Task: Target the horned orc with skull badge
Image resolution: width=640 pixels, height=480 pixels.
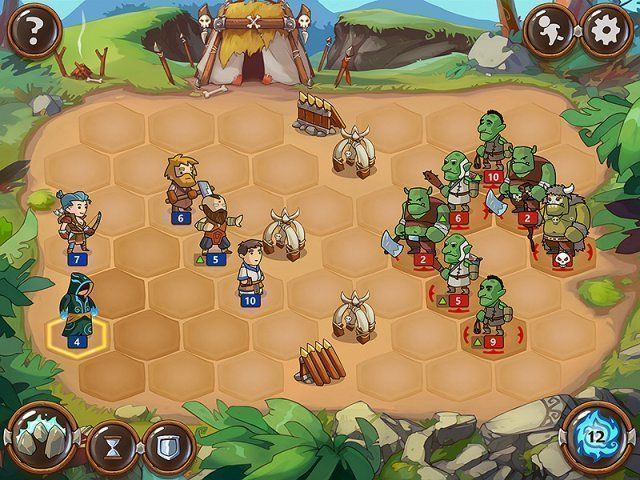Action: coord(560,222)
